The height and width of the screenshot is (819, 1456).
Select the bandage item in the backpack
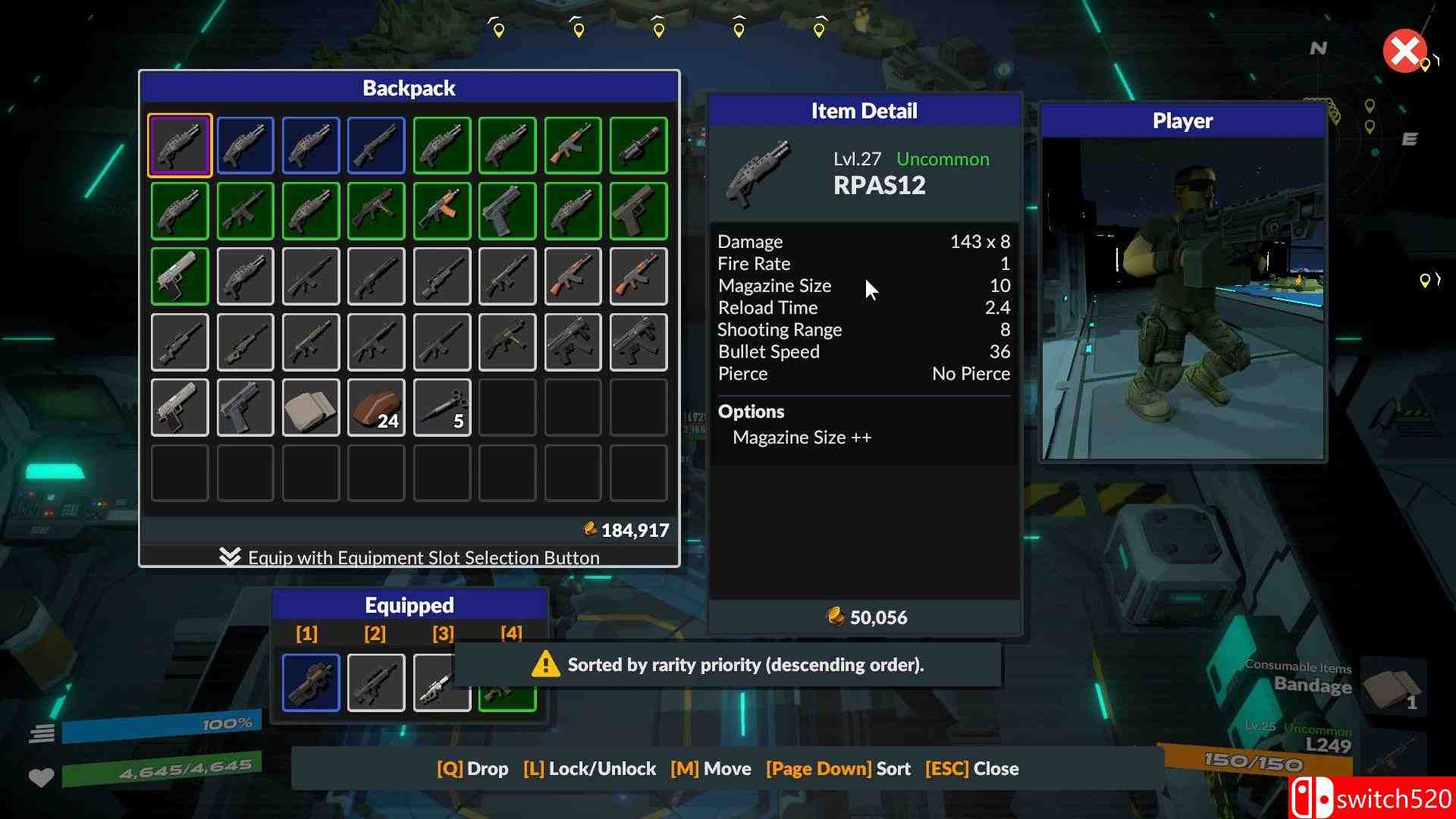[311, 408]
